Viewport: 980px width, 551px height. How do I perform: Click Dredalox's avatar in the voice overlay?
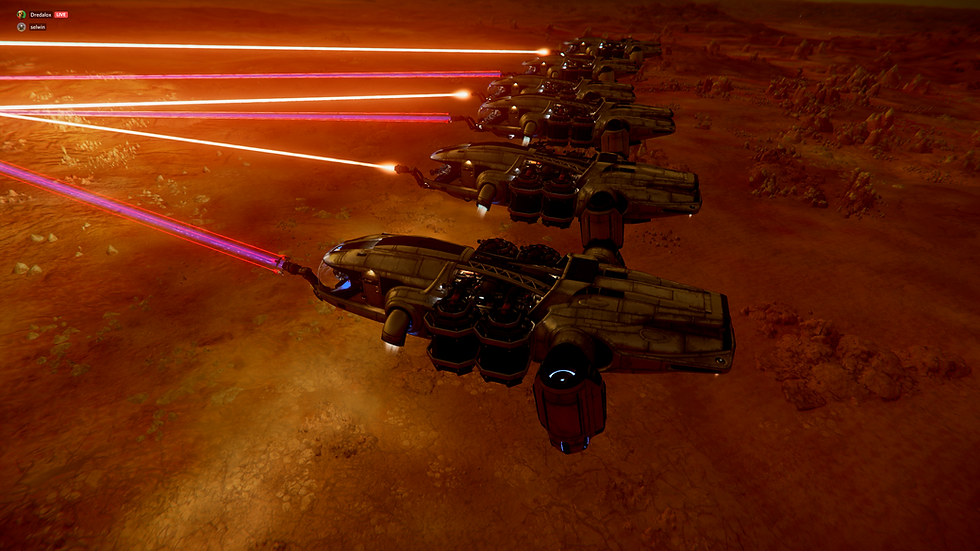tap(21, 15)
